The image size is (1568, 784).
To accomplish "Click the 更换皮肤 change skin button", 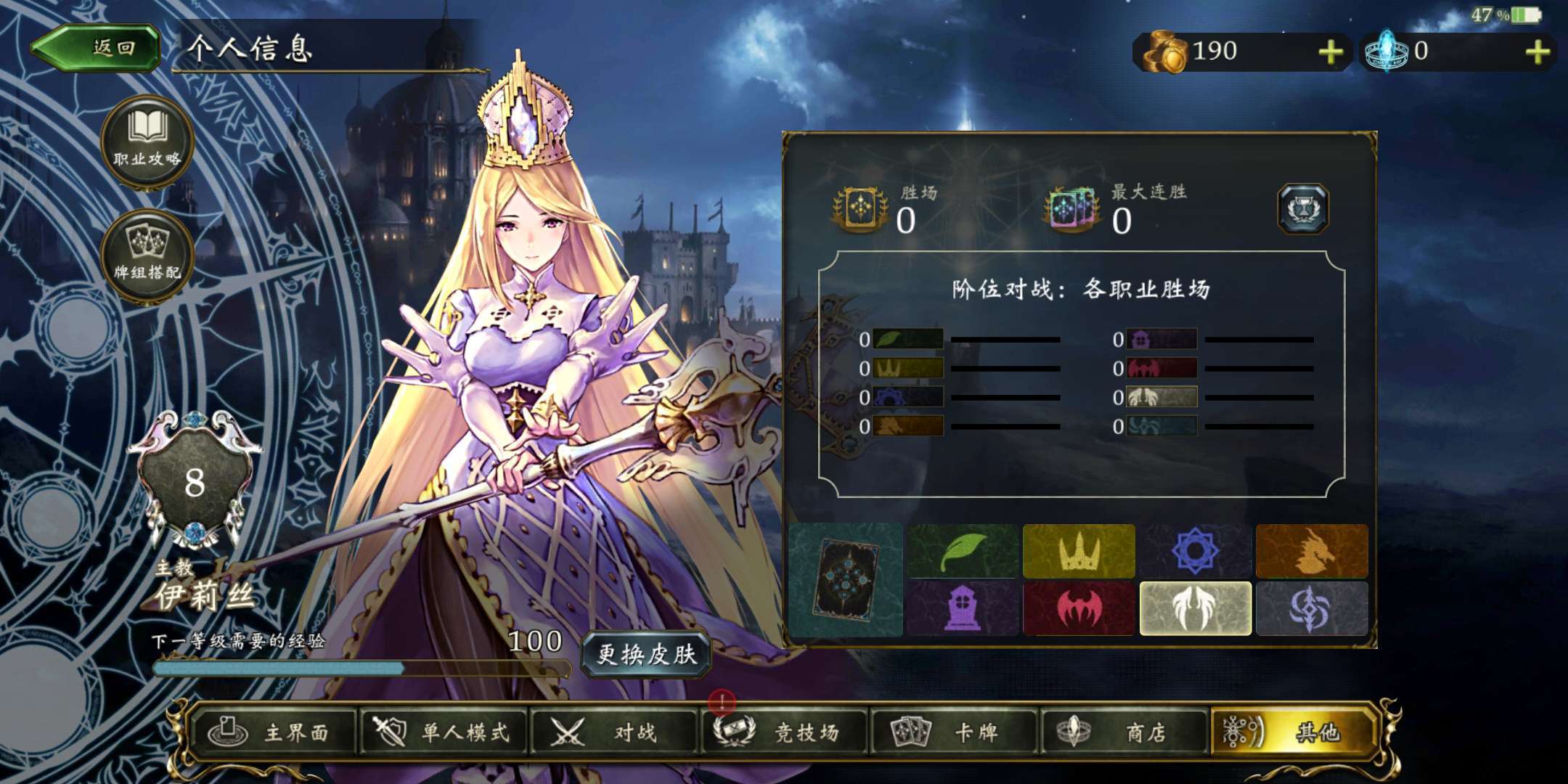I will pyautogui.click(x=645, y=653).
